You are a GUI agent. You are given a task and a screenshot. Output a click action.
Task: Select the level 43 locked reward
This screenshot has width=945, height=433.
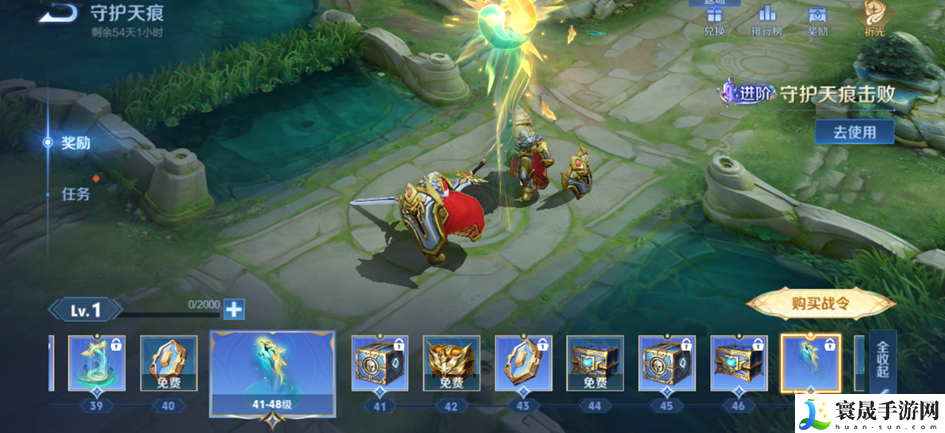coord(523,363)
